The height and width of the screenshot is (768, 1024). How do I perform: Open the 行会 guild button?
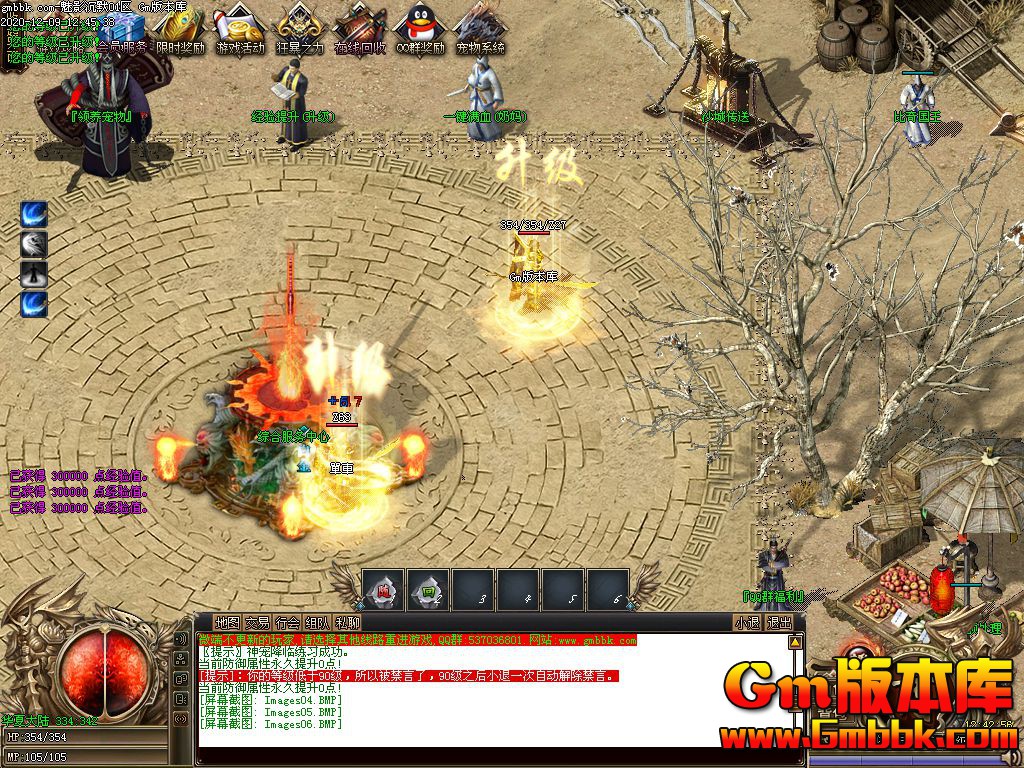pyautogui.click(x=287, y=622)
